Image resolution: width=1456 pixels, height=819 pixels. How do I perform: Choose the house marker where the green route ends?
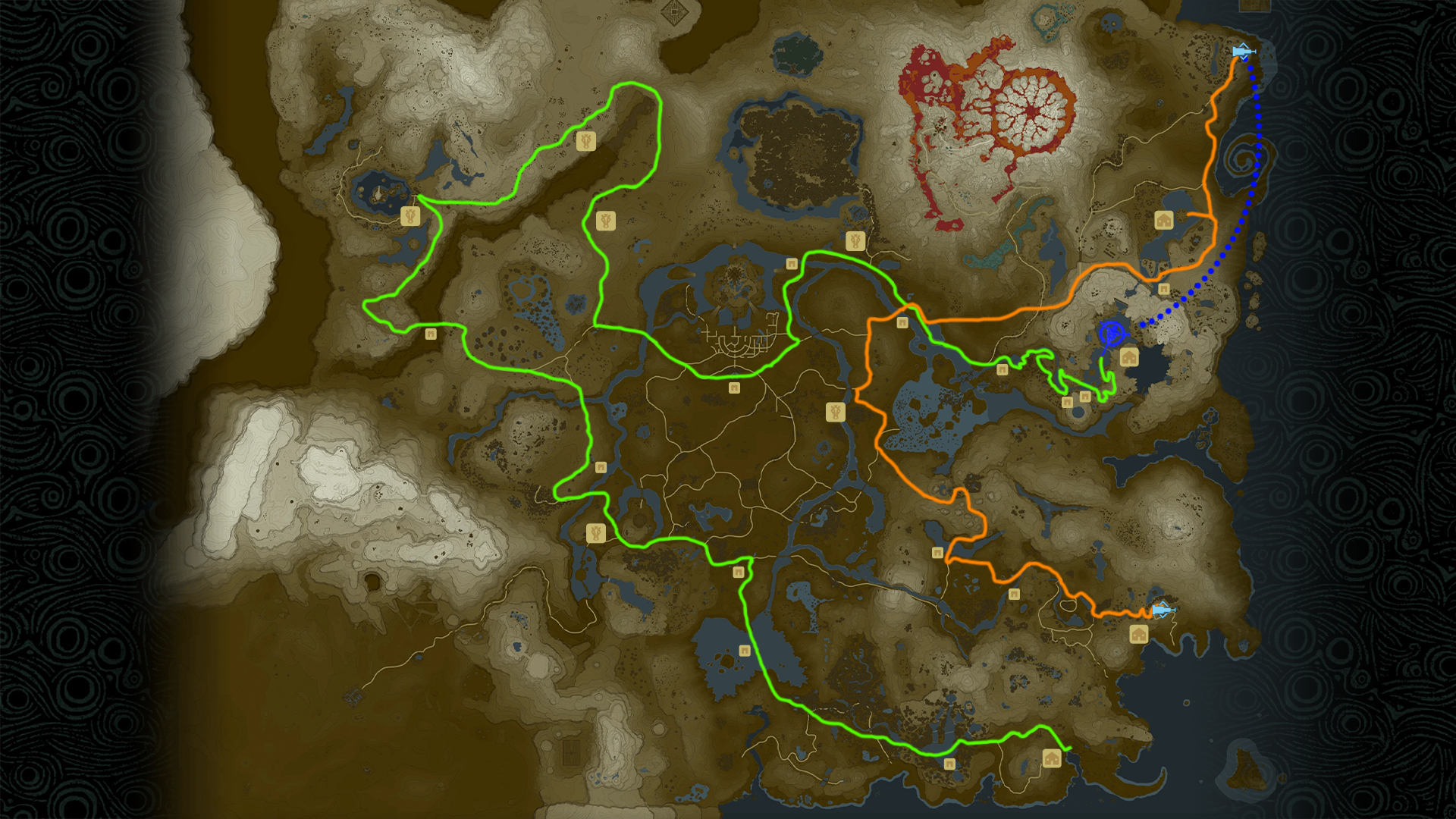click(x=1052, y=758)
